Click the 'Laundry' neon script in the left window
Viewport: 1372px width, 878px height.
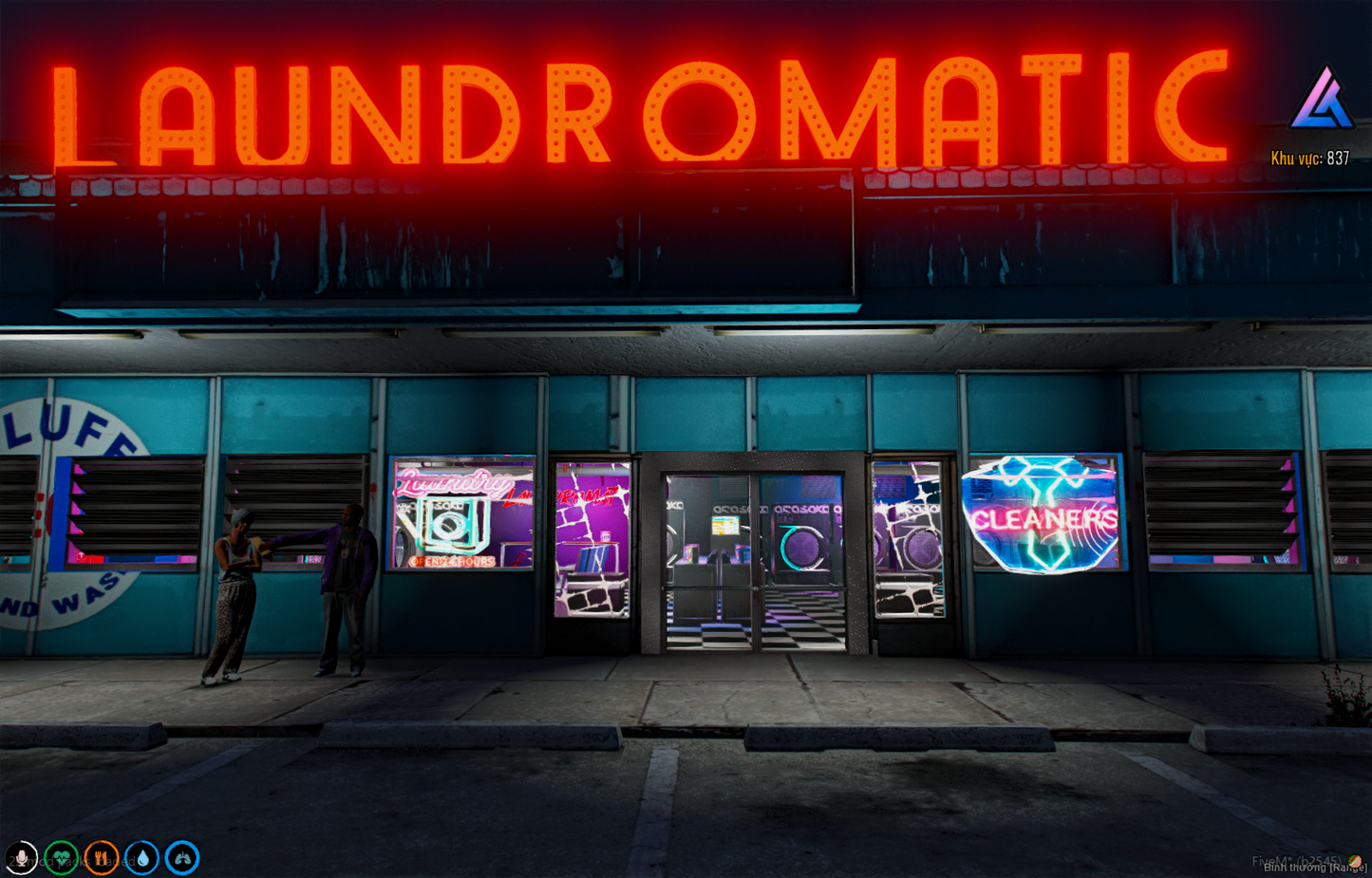454,484
